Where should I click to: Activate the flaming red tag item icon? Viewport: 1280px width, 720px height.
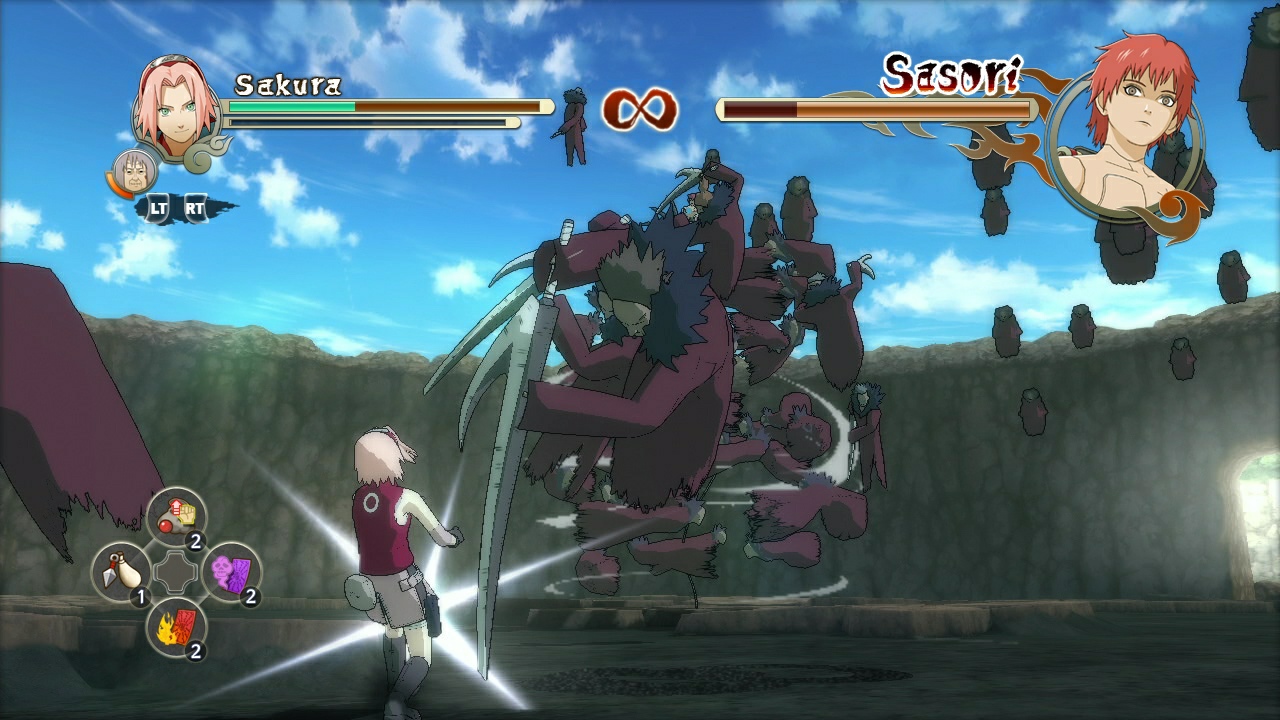(x=176, y=627)
